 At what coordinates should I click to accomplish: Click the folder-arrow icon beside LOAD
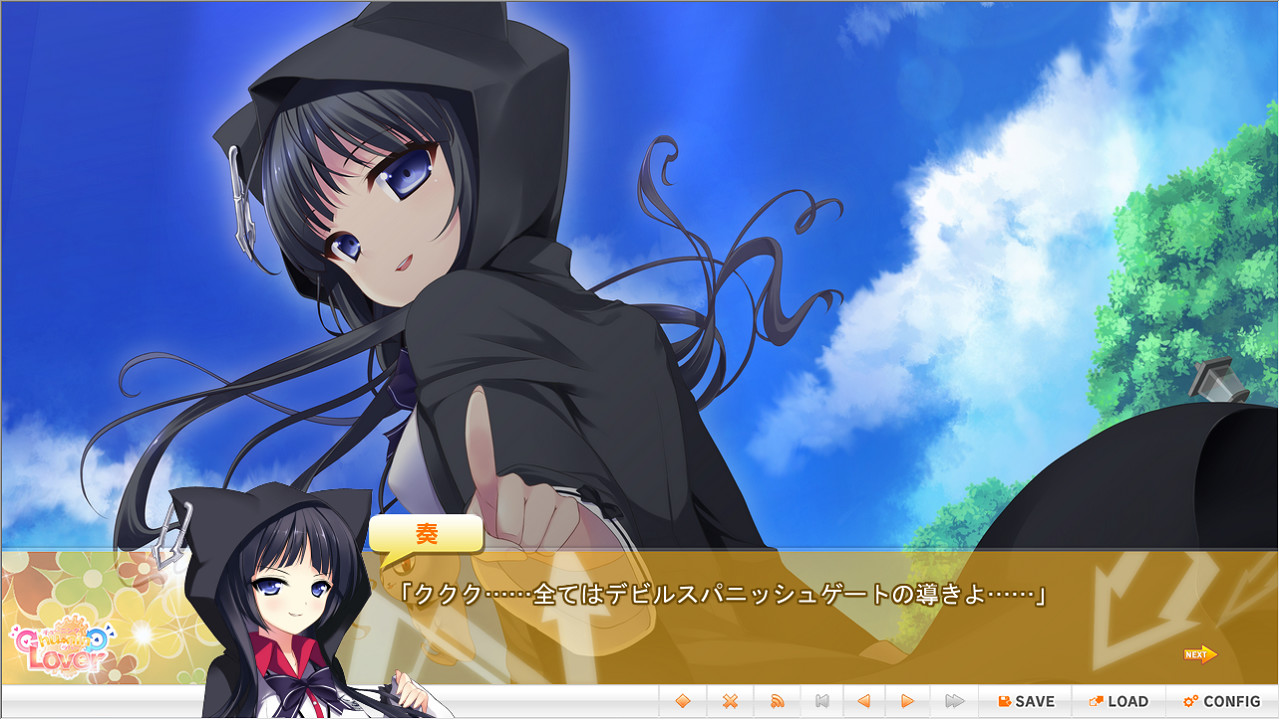[1094, 701]
